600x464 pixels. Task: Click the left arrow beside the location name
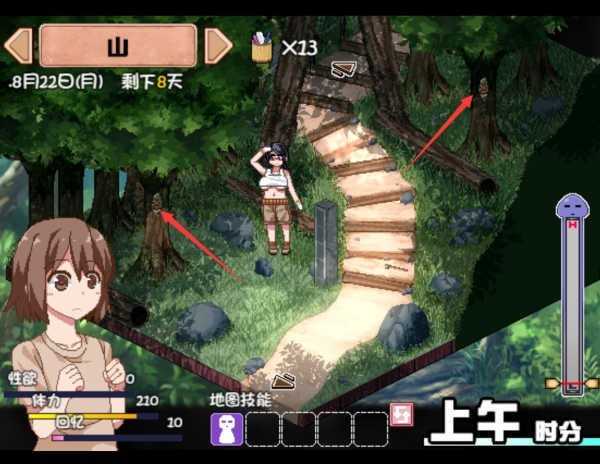(x=18, y=46)
